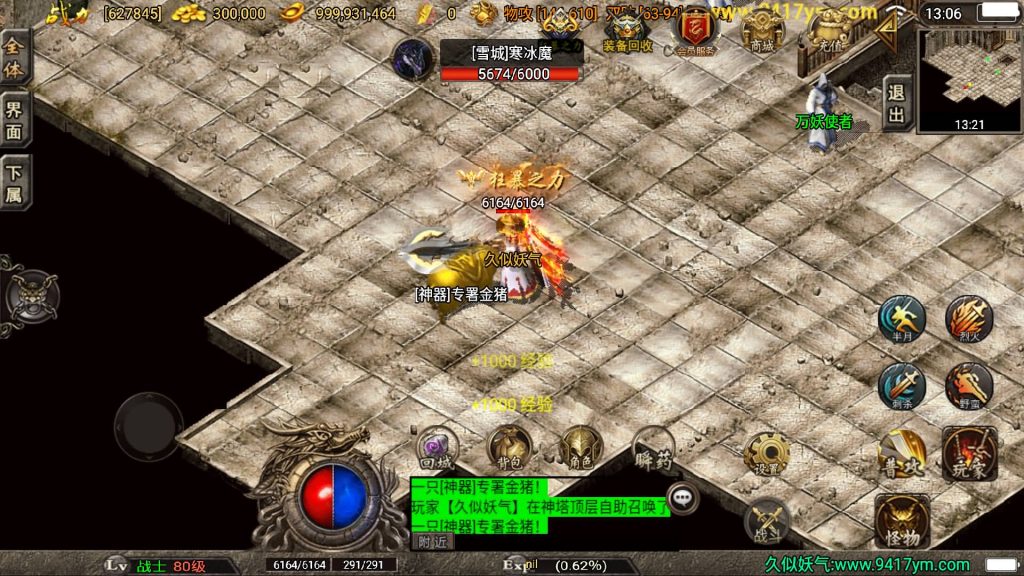Open the 装备回收 equipment recycle menu
This screenshot has width=1024, height=576.
627,31
